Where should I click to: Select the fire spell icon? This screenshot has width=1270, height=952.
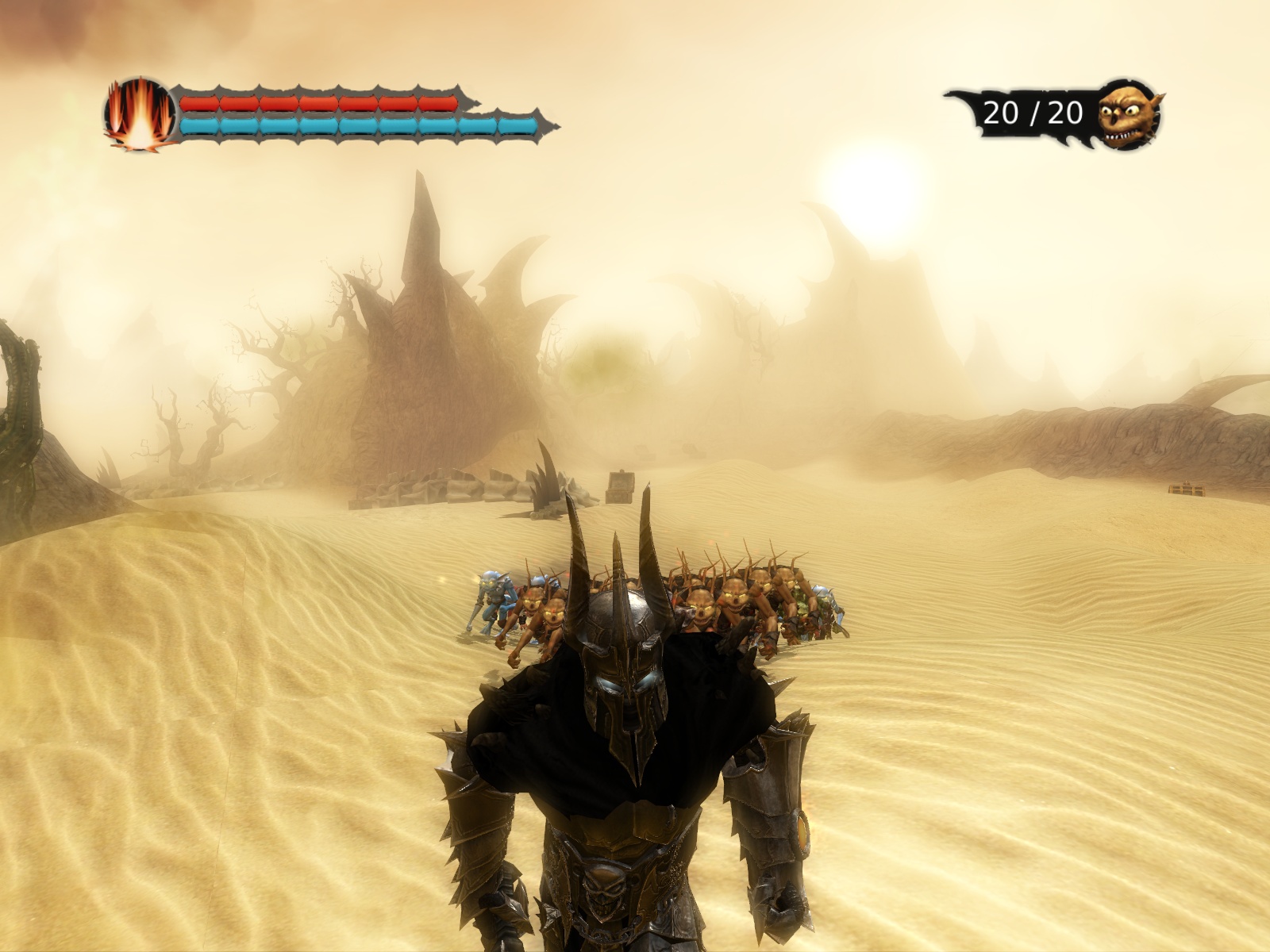[x=140, y=115]
